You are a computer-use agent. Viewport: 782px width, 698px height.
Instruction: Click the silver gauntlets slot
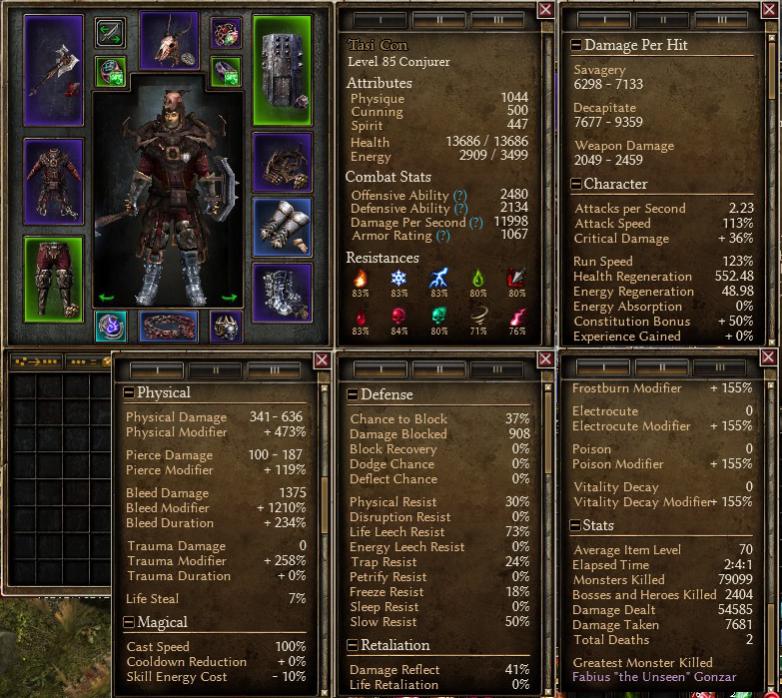click(283, 227)
